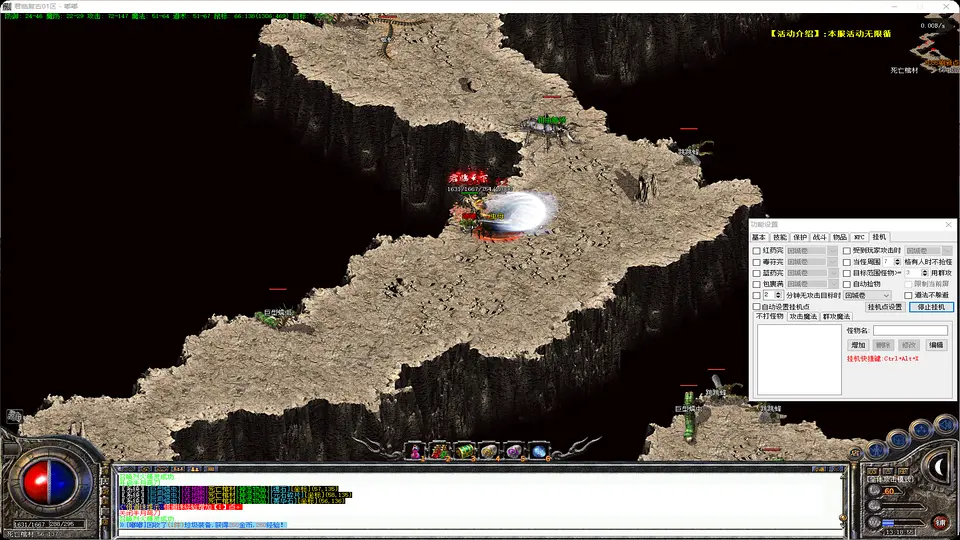Select the 保护 tab
Viewport: 960px width, 540px height.
click(799, 237)
